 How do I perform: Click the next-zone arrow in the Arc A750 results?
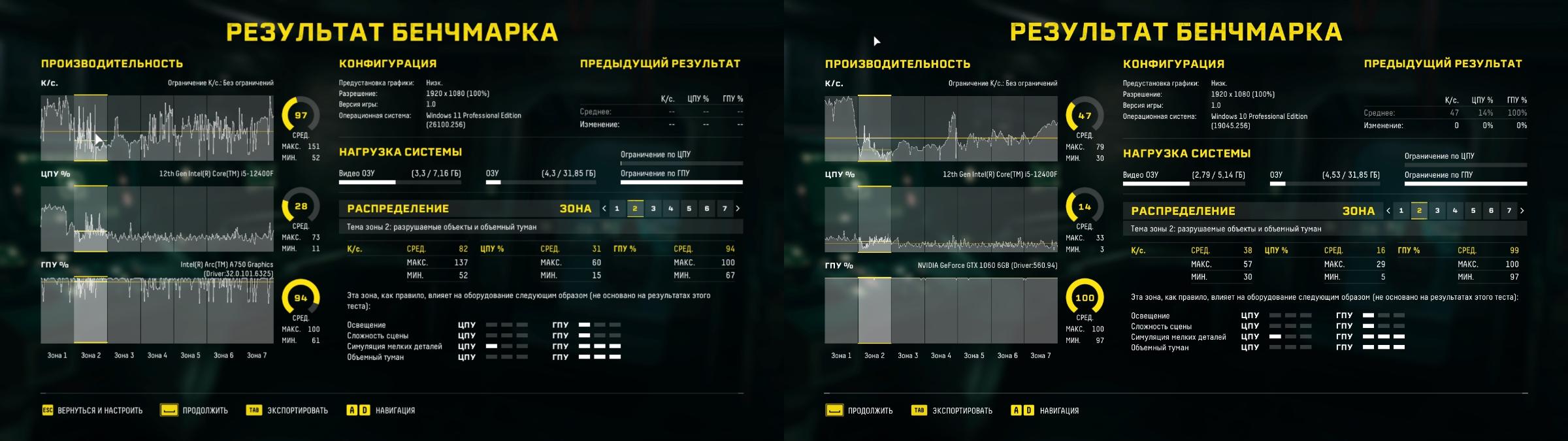(x=738, y=208)
